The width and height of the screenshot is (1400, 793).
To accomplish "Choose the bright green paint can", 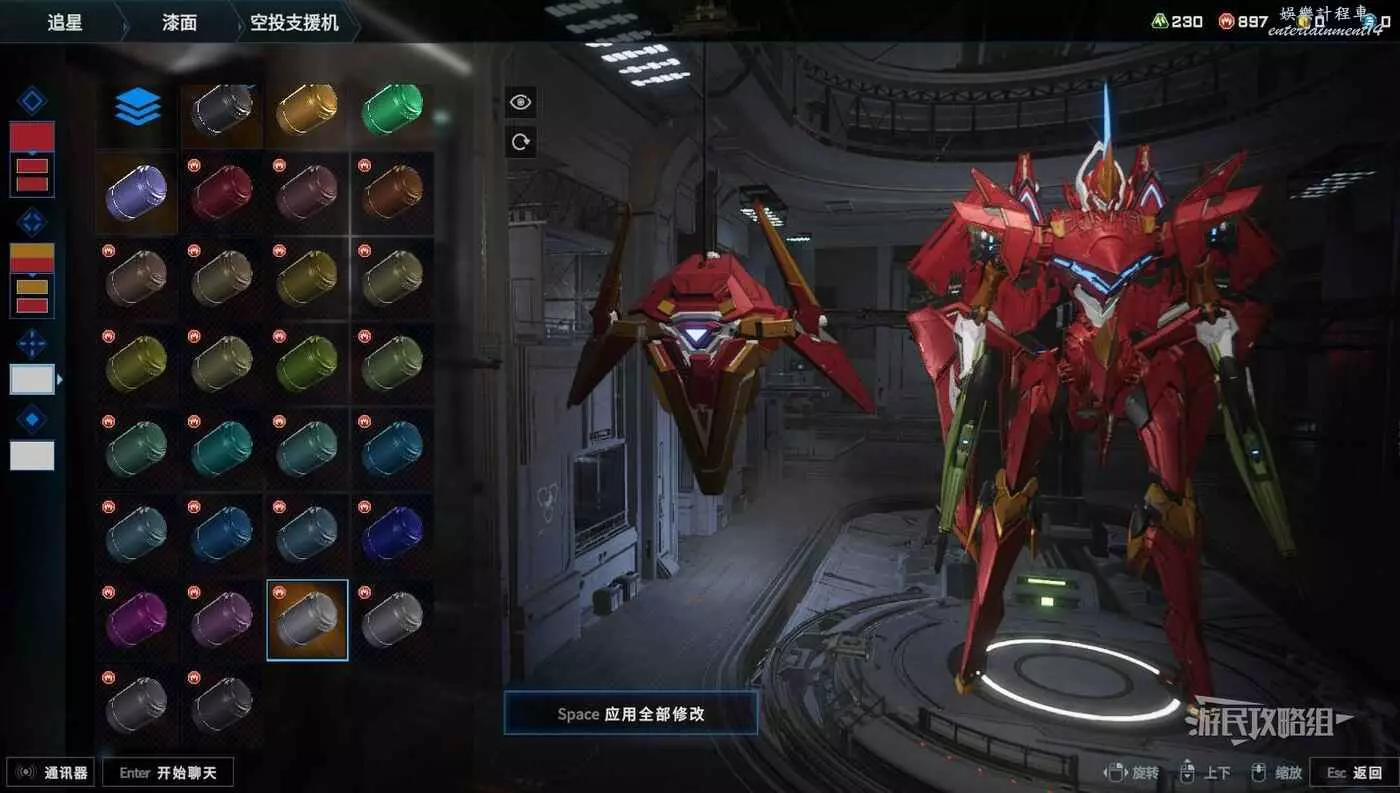I will (x=392, y=108).
